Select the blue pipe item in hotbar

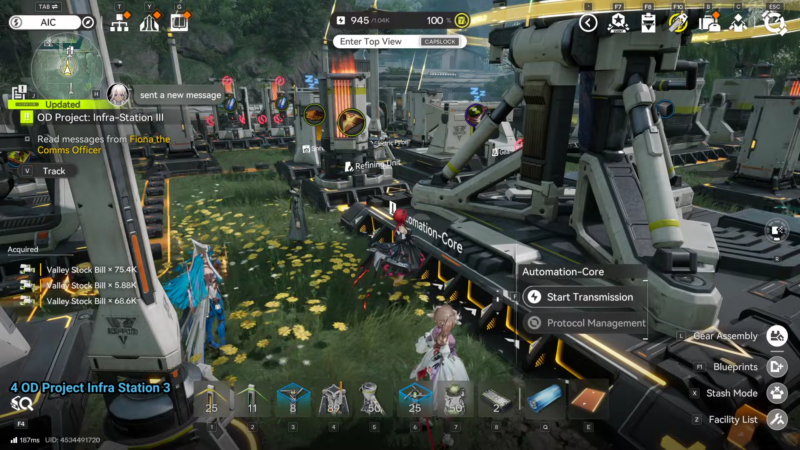click(x=545, y=398)
